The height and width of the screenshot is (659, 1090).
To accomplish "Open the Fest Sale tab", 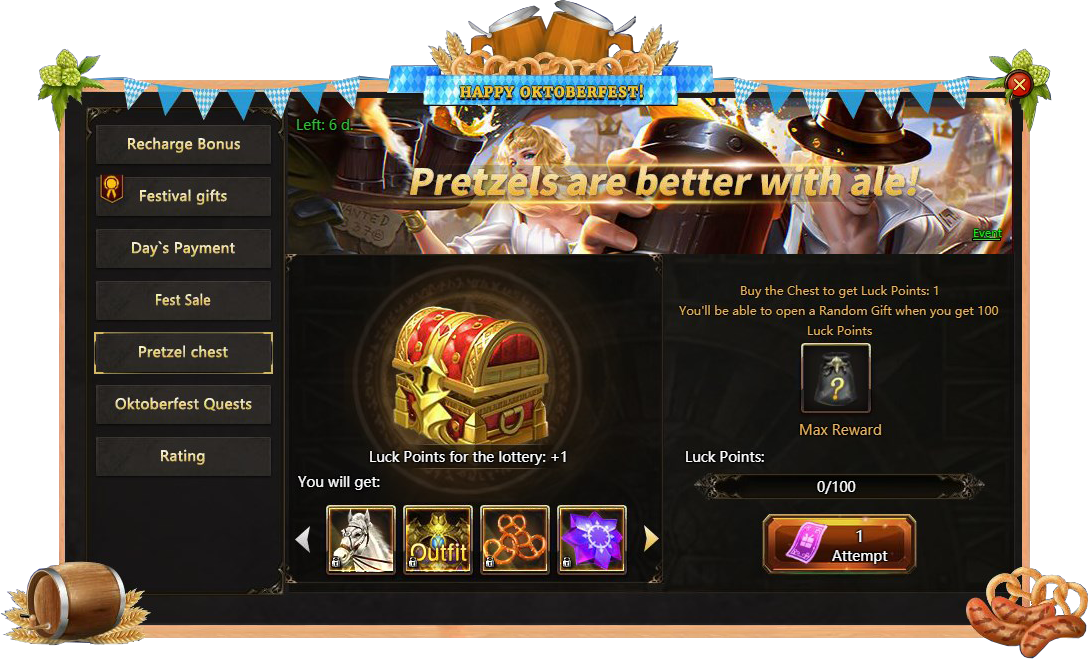I will point(183,300).
